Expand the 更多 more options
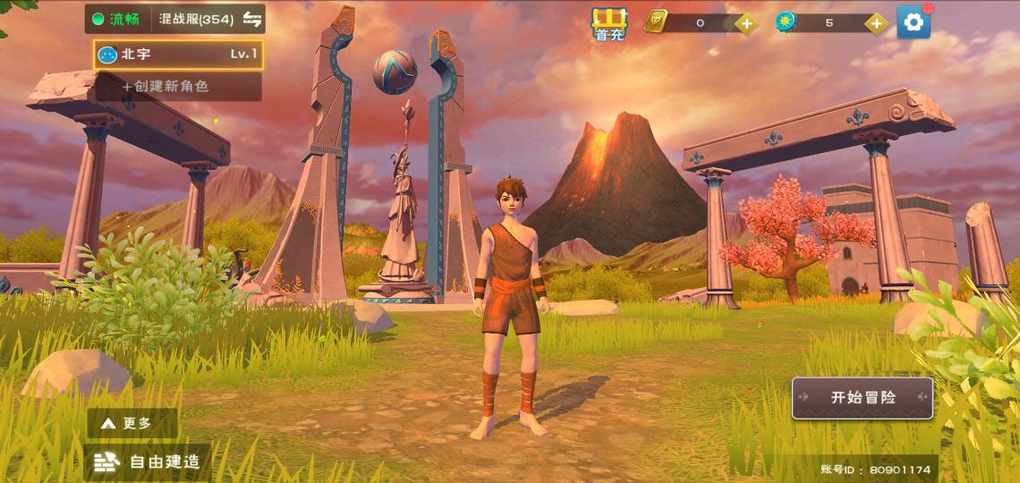 coord(133,423)
